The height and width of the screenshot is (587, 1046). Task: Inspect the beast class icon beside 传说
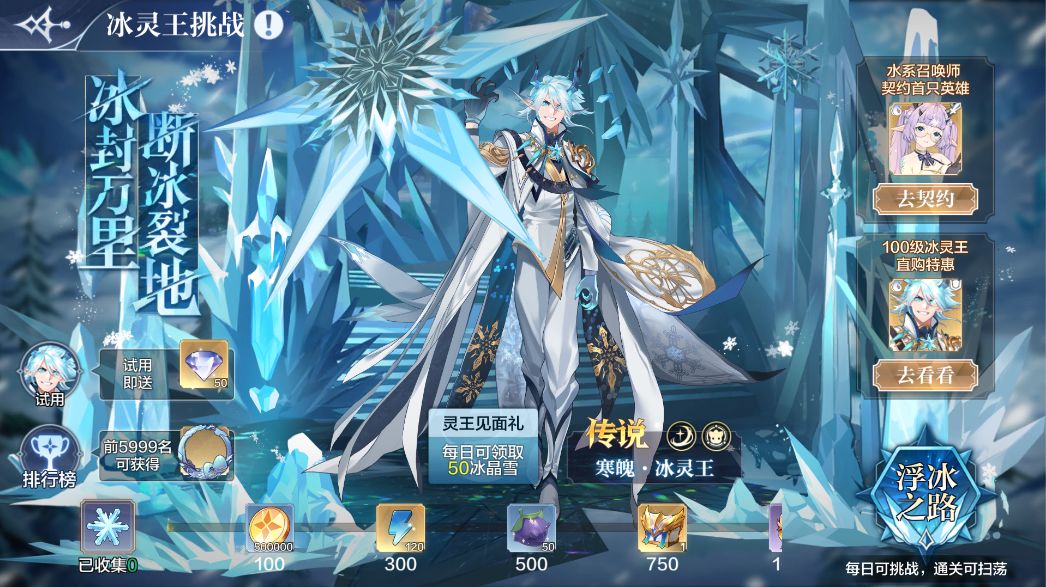pyautogui.click(x=717, y=435)
